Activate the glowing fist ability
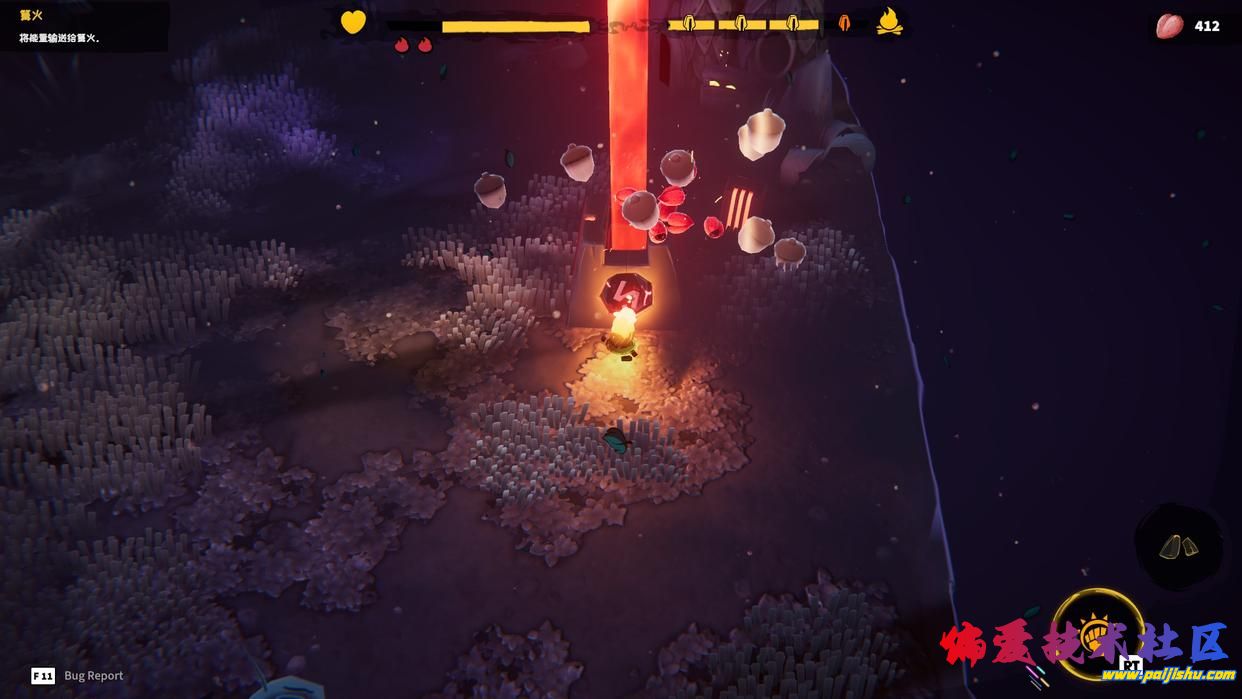Viewport: 1242px width, 699px height. pyautogui.click(x=1098, y=633)
